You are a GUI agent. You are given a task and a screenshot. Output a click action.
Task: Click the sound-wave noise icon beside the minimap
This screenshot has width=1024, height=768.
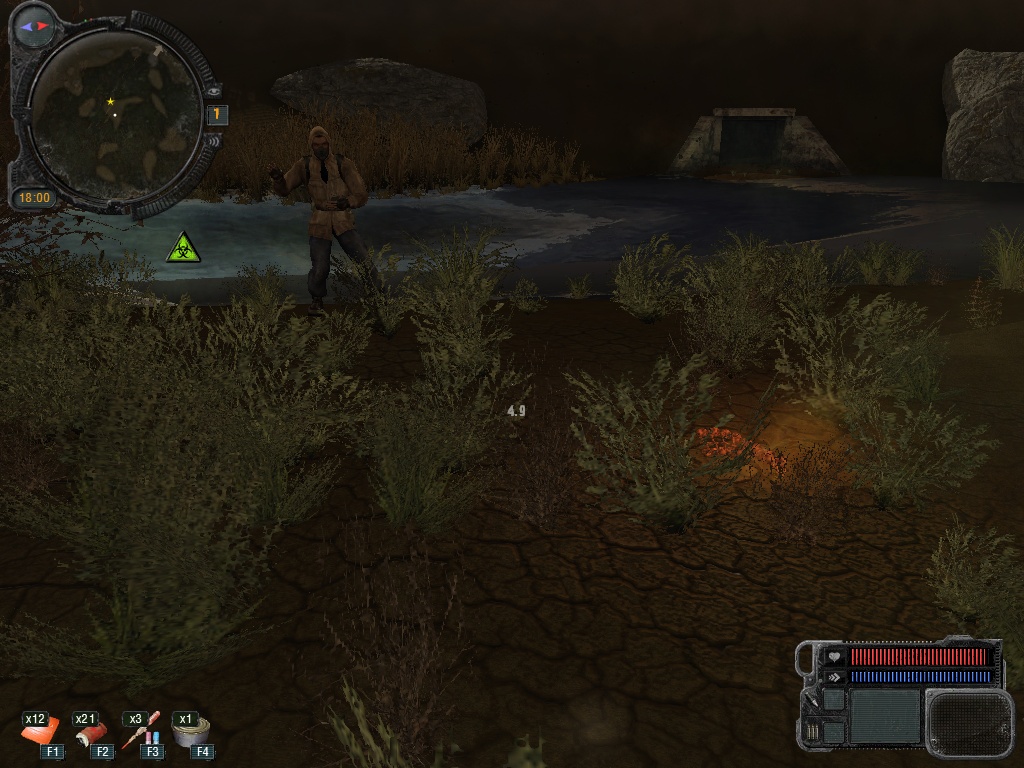pyautogui.click(x=212, y=141)
